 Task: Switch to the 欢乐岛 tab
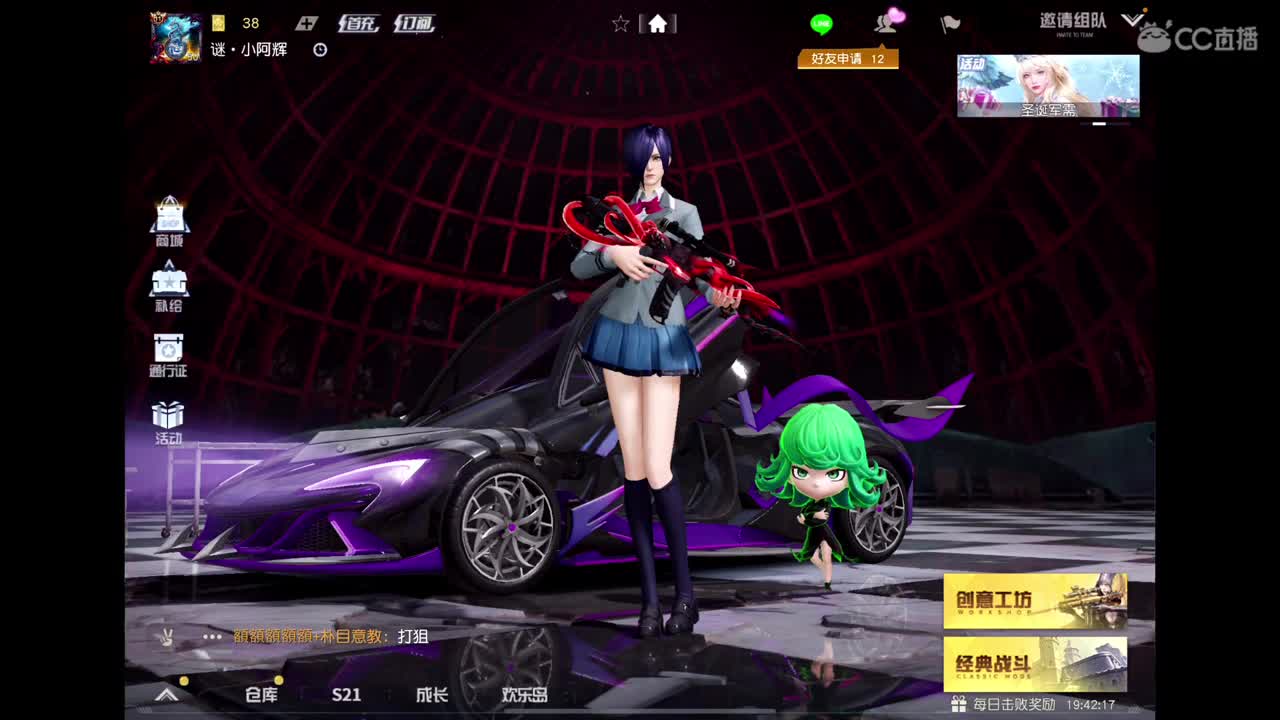click(x=515, y=695)
